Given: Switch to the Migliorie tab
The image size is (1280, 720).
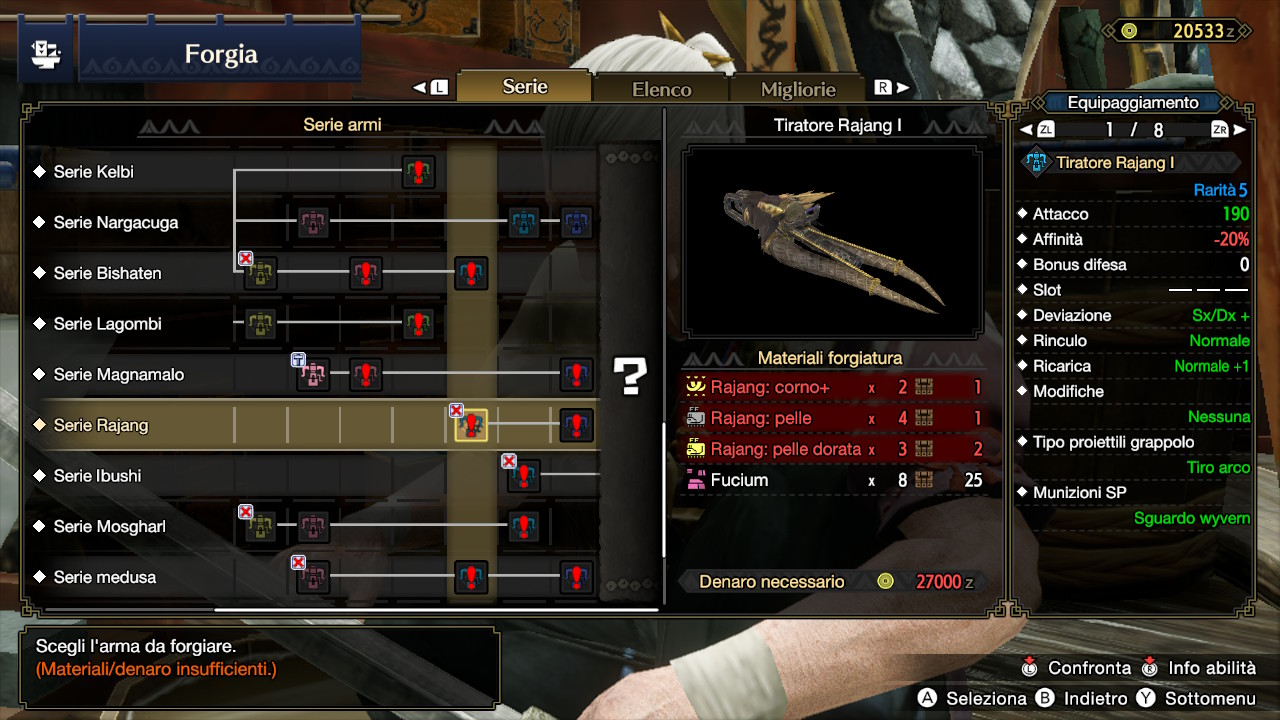Looking at the screenshot, I should pos(797,89).
